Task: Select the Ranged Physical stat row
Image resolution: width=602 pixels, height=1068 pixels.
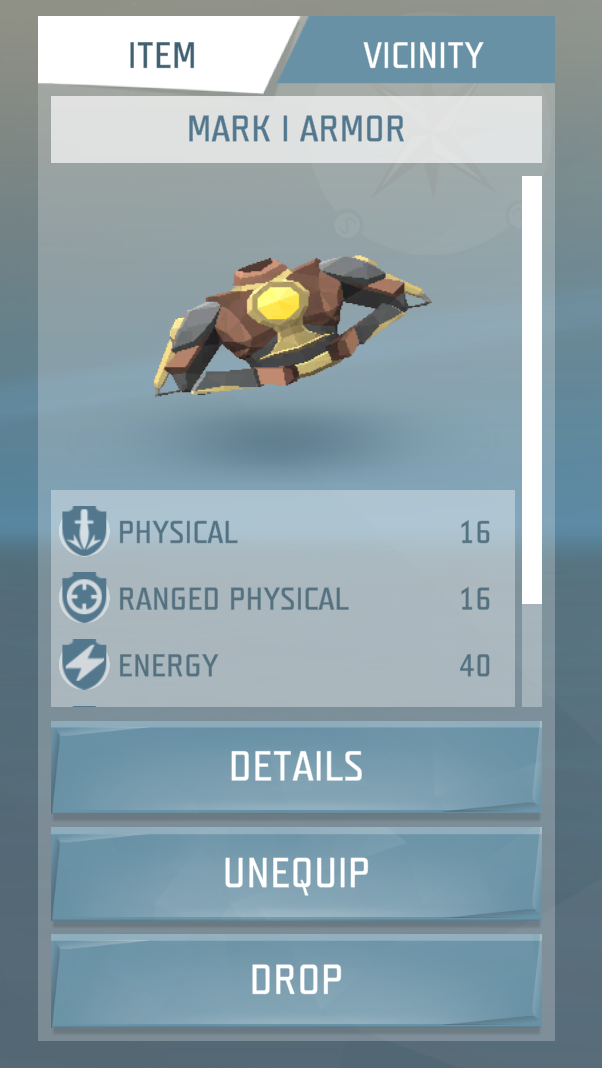Action: pyautogui.click(x=282, y=598)
